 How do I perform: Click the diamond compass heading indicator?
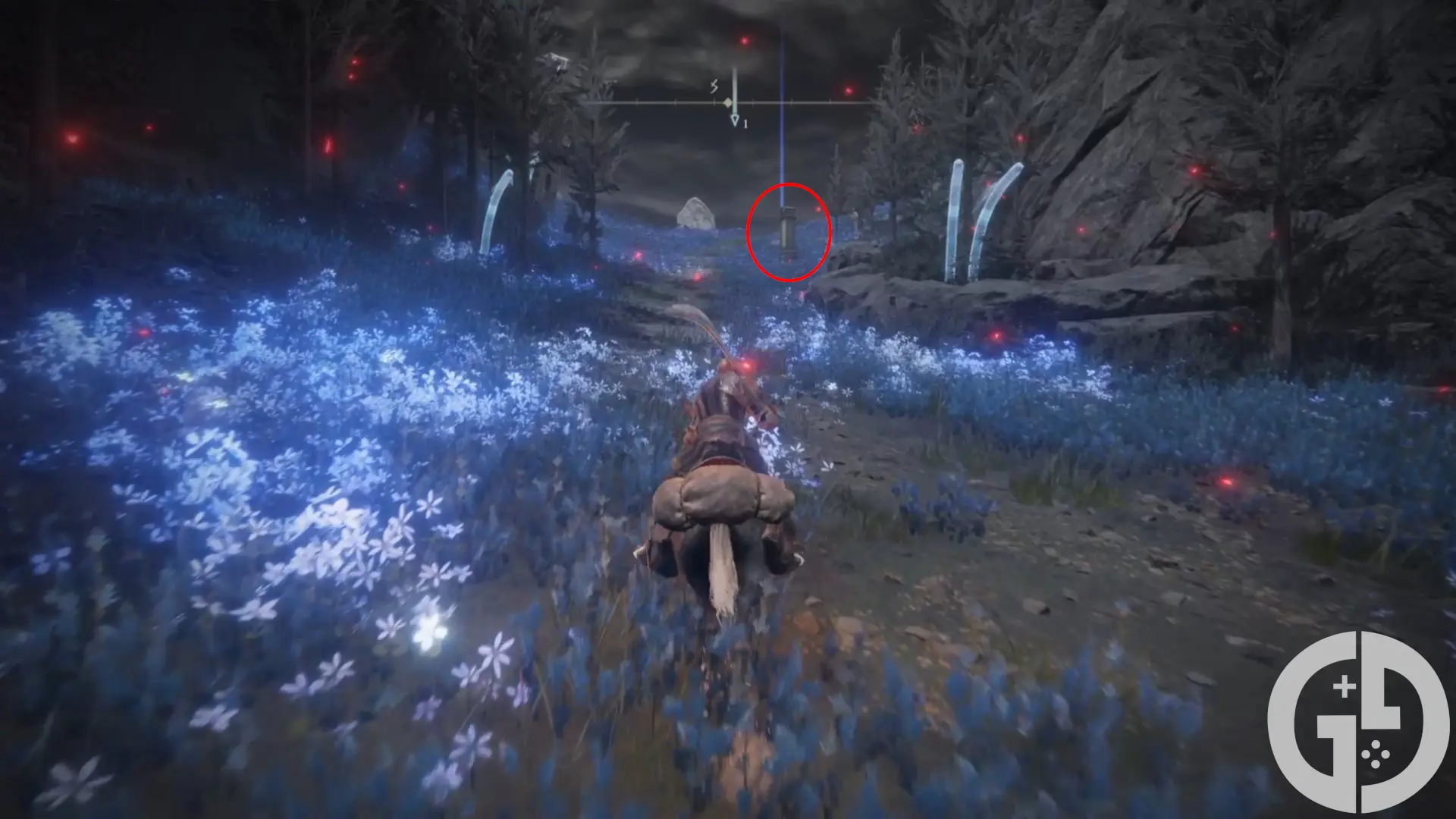[728, 102]
